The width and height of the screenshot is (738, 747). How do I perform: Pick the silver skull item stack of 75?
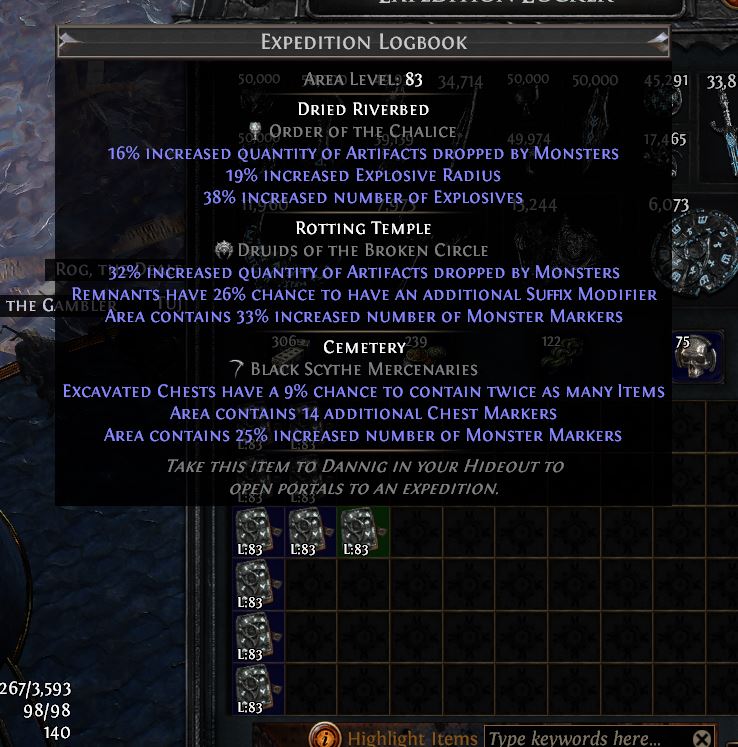[699, 357]
